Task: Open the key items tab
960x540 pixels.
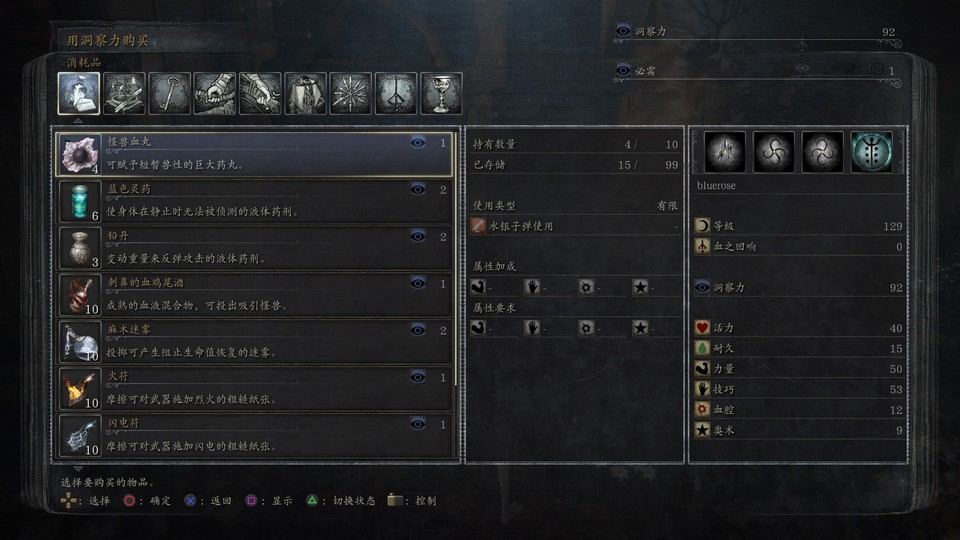Action: (x=170, y=94)
